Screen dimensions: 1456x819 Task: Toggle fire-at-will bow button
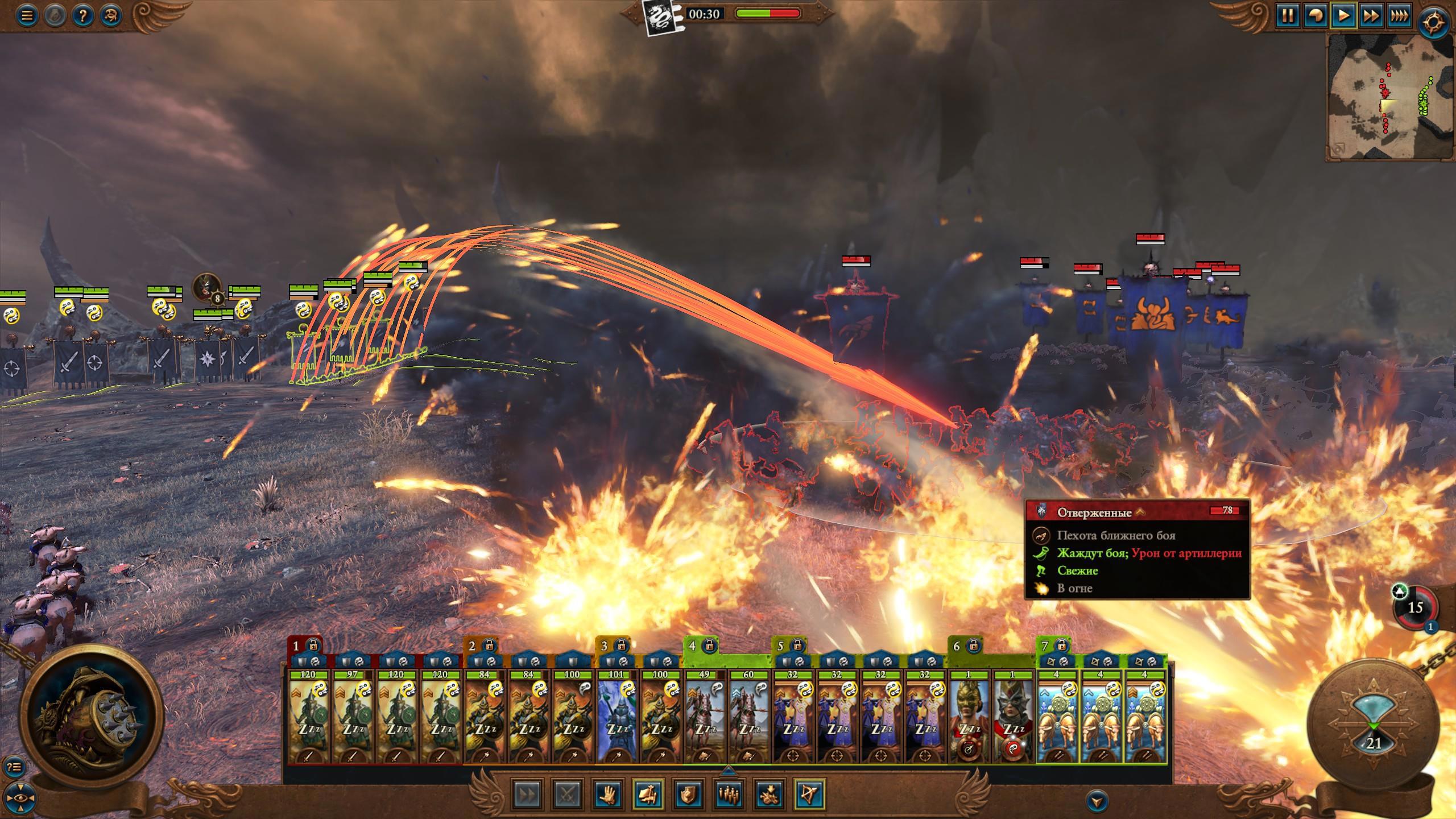click(x=809, y=794)
